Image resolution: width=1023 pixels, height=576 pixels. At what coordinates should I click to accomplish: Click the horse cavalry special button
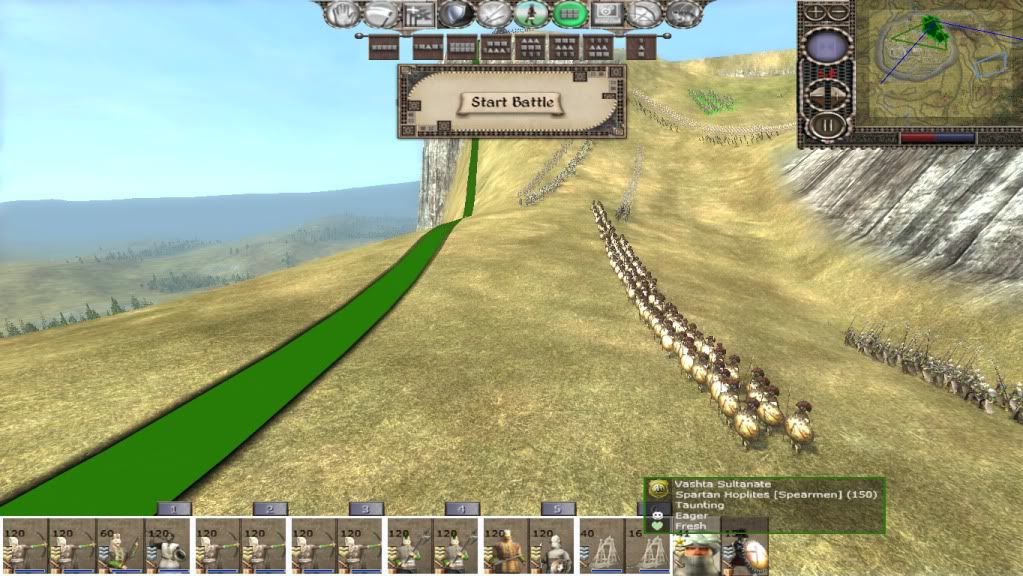[684, 14]
